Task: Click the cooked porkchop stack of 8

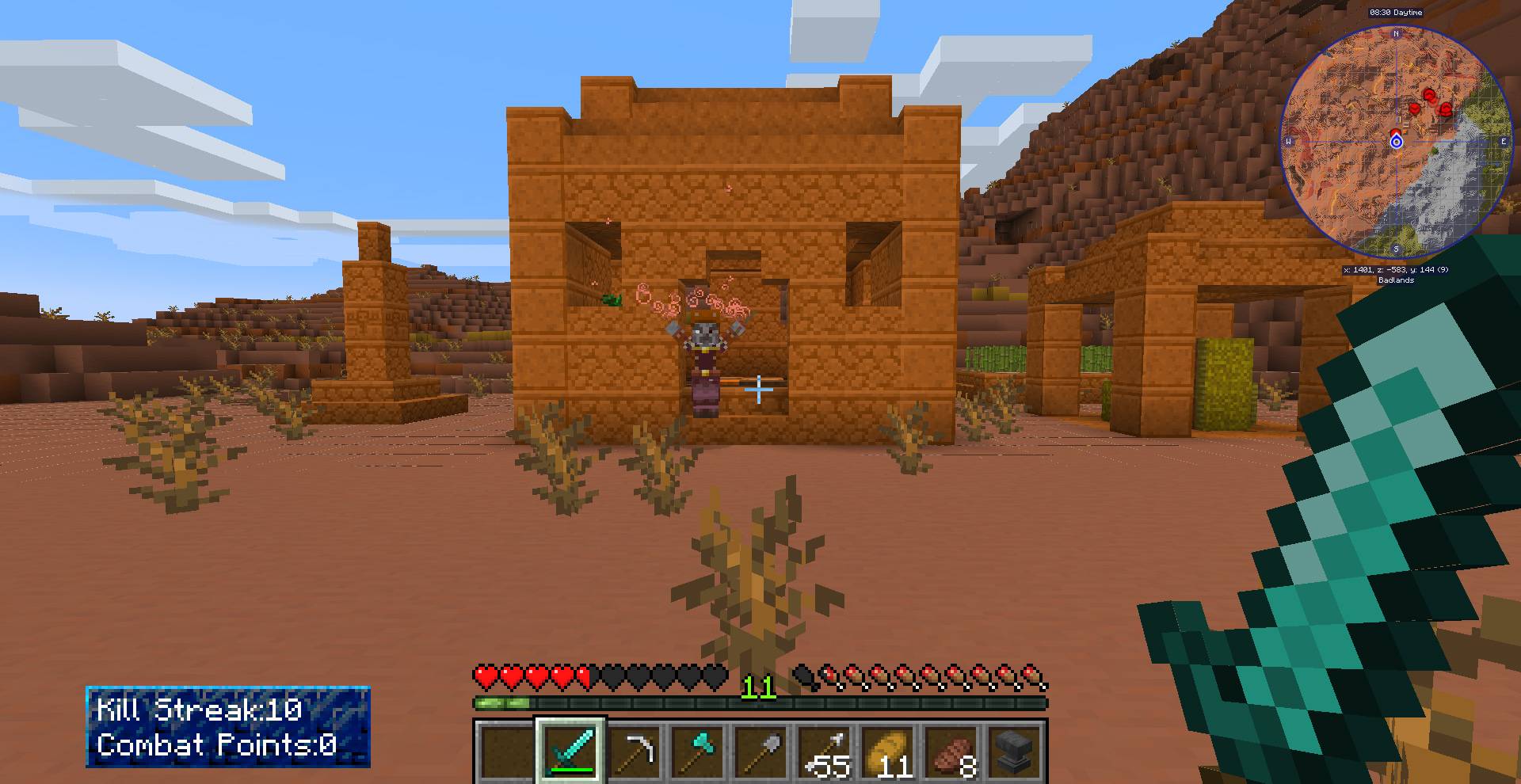Action: pos(956,748)
